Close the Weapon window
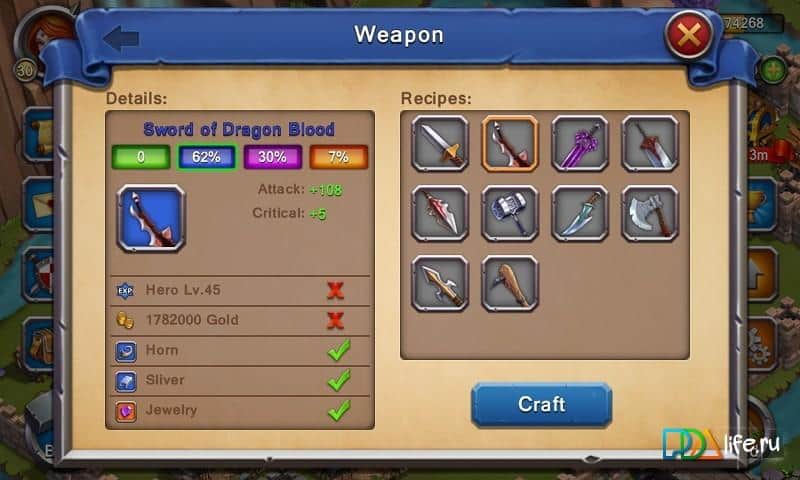800x480 pixels. pyautogui.click(x=688, y=39)
